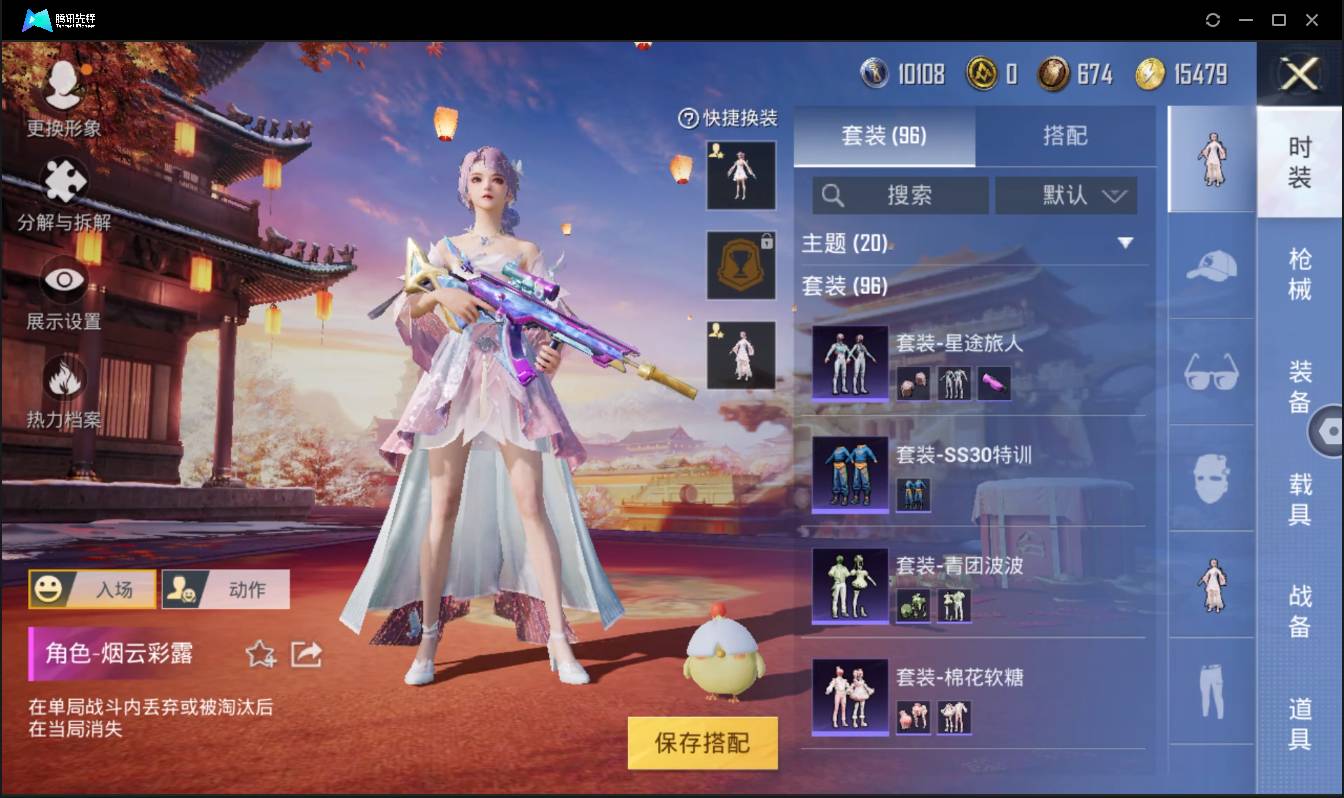Favorite the outfit with the star icon

(259, 655)
